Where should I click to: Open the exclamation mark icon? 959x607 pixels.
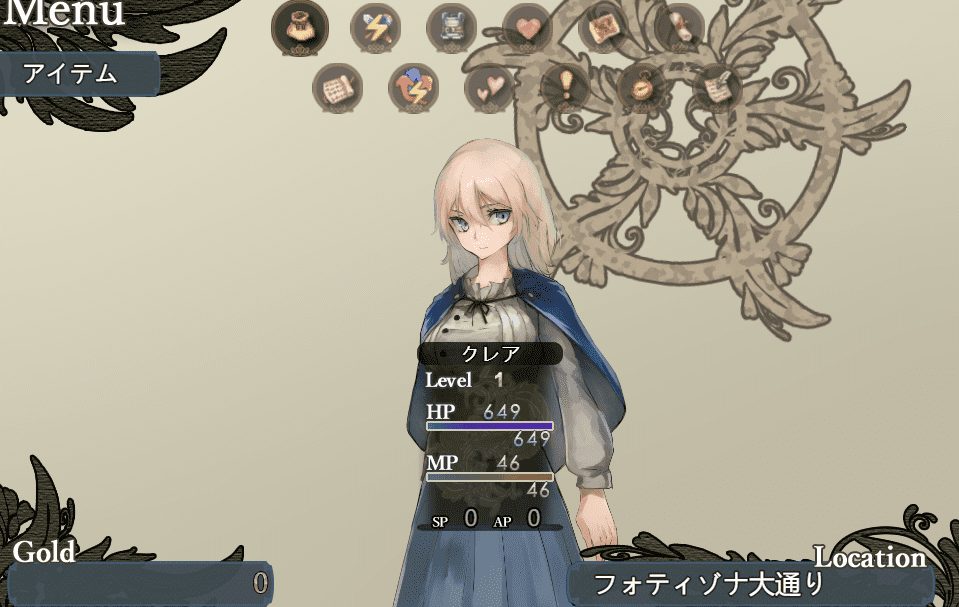click(565, 88)
